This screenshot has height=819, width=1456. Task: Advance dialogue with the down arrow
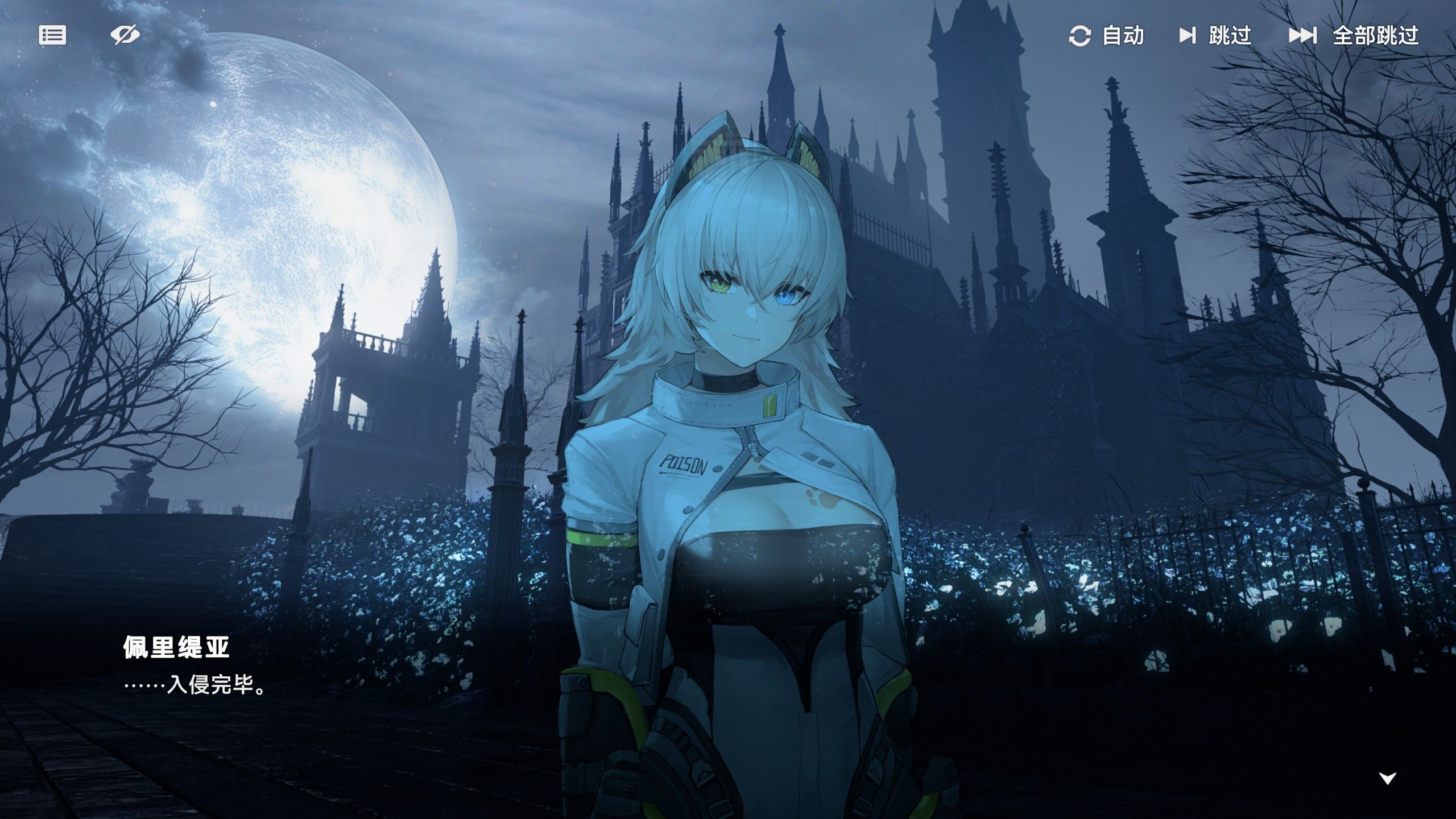point(1388,778)
